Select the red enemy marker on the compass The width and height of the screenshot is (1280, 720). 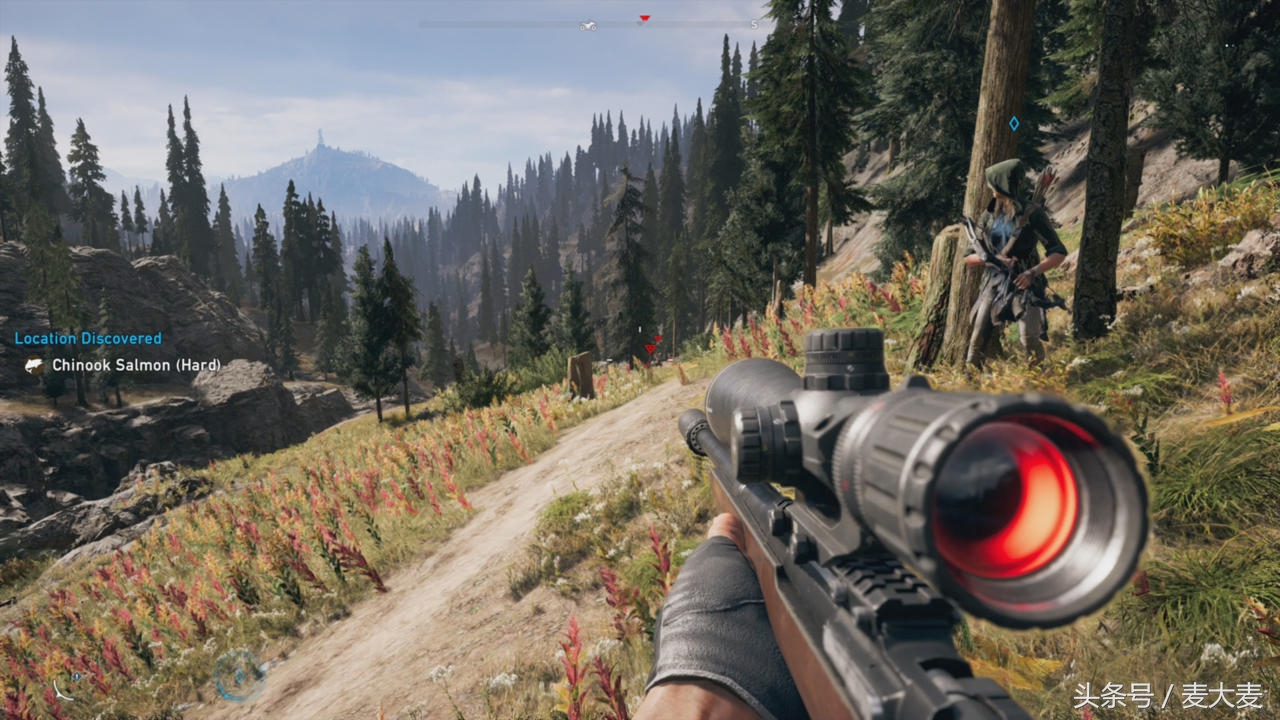tap(644, 19)
